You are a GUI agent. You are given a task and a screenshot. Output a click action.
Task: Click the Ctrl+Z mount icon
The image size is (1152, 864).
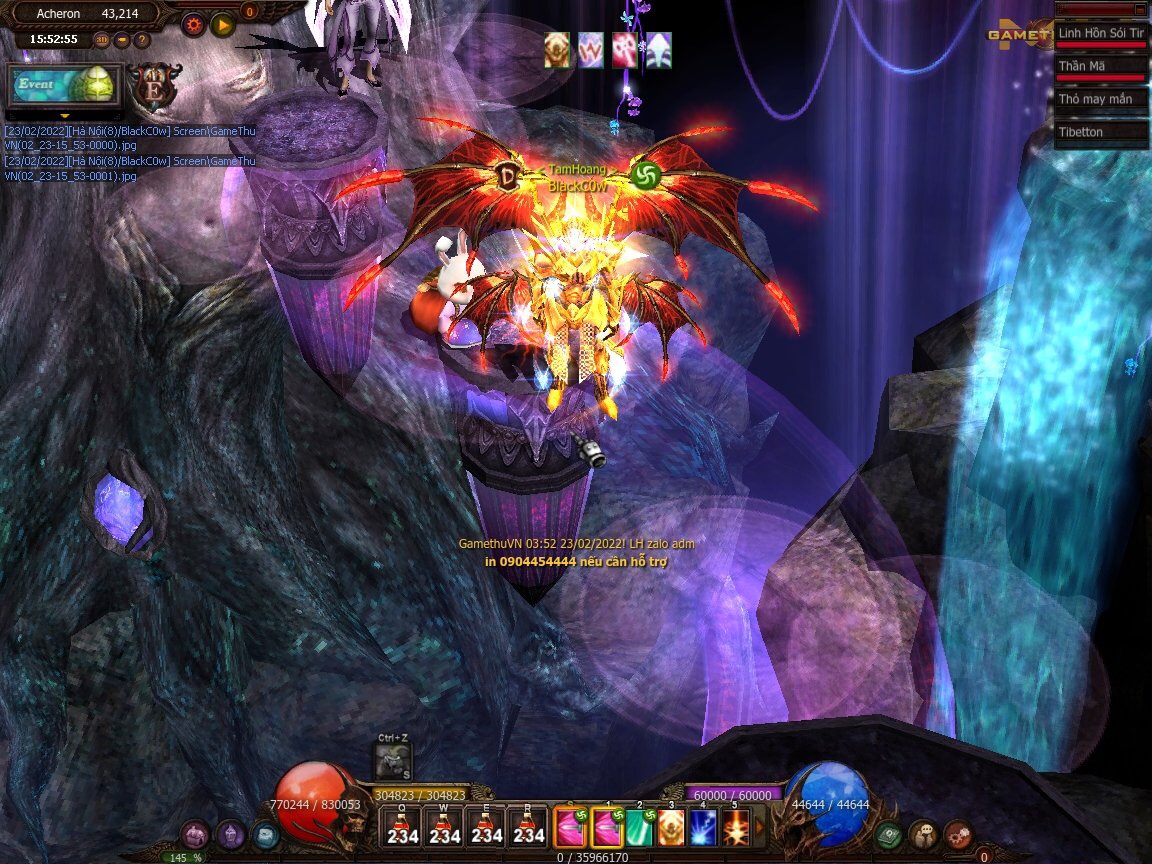(393, 761)
